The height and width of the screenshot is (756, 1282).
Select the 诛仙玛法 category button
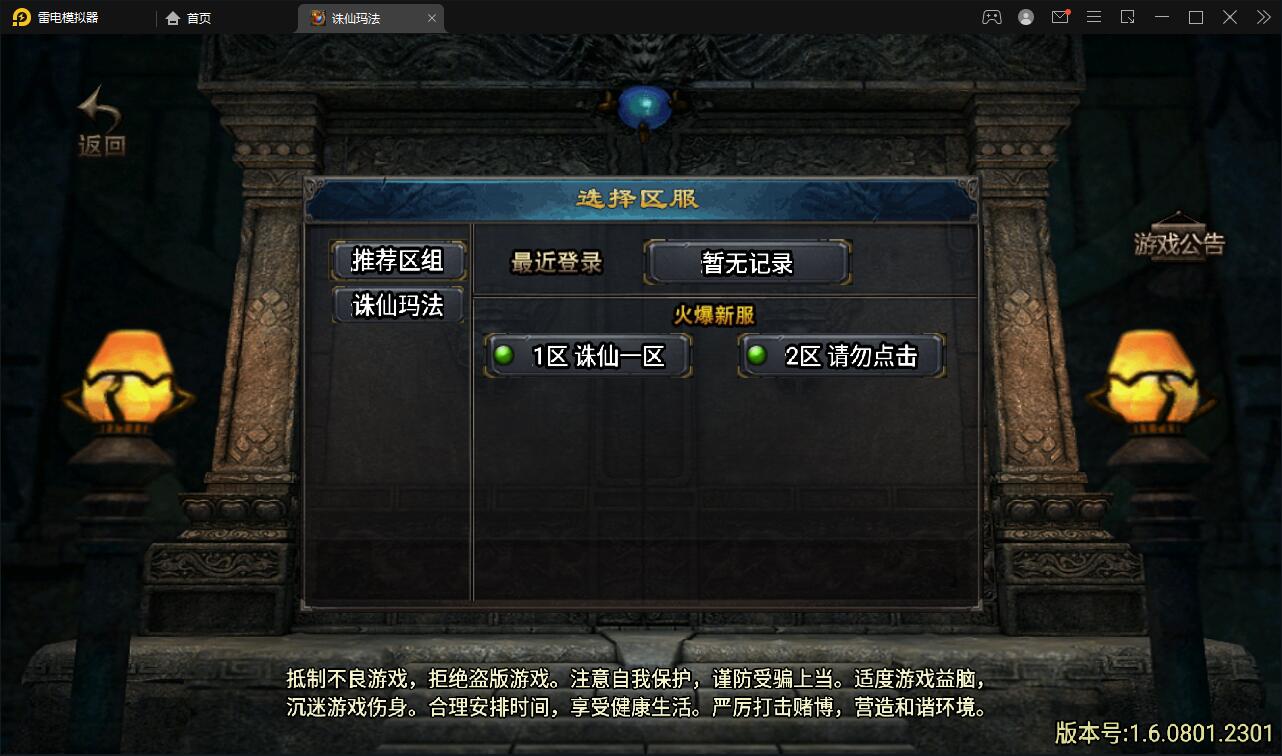click(x=397, y=306)
